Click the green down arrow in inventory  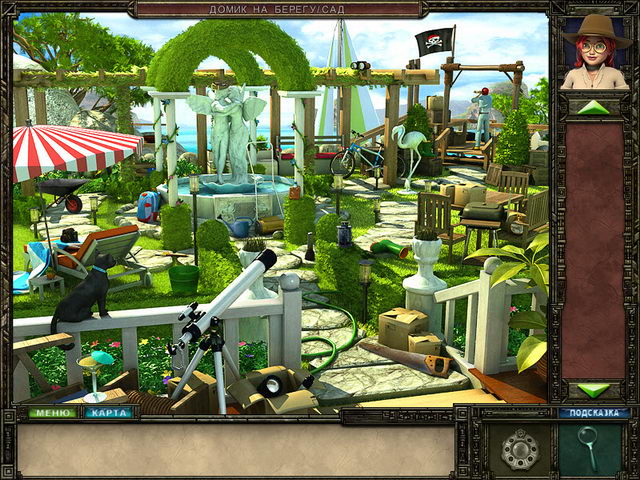tap(594, 390)
